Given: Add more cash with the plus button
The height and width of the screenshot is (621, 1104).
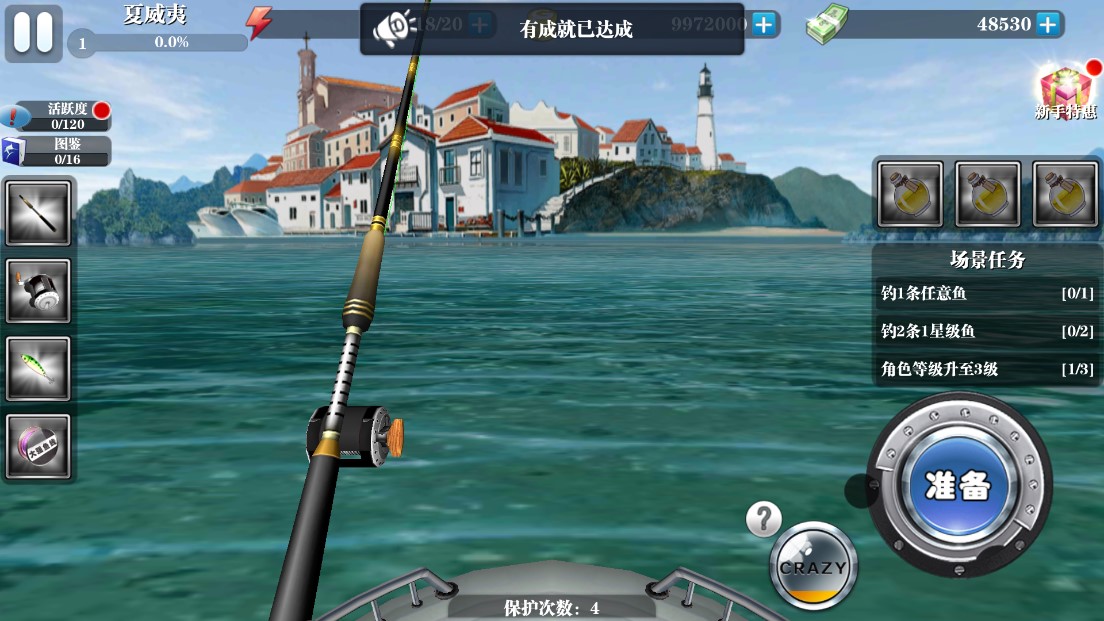Looking at the screenshot, I should tap(1047, 24).
